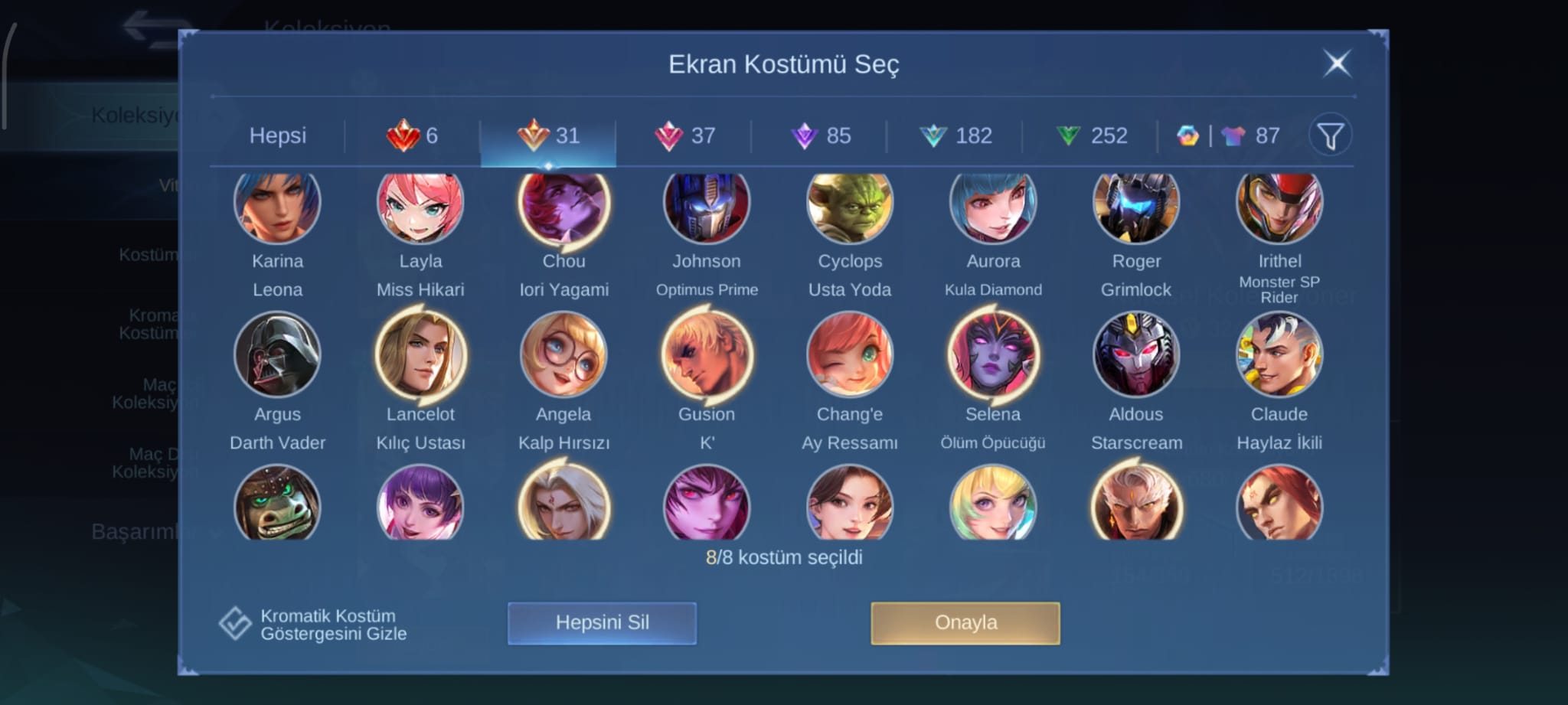Choose Aldous Starscream skin
1568x705 pixels.
pos(1135,355)
